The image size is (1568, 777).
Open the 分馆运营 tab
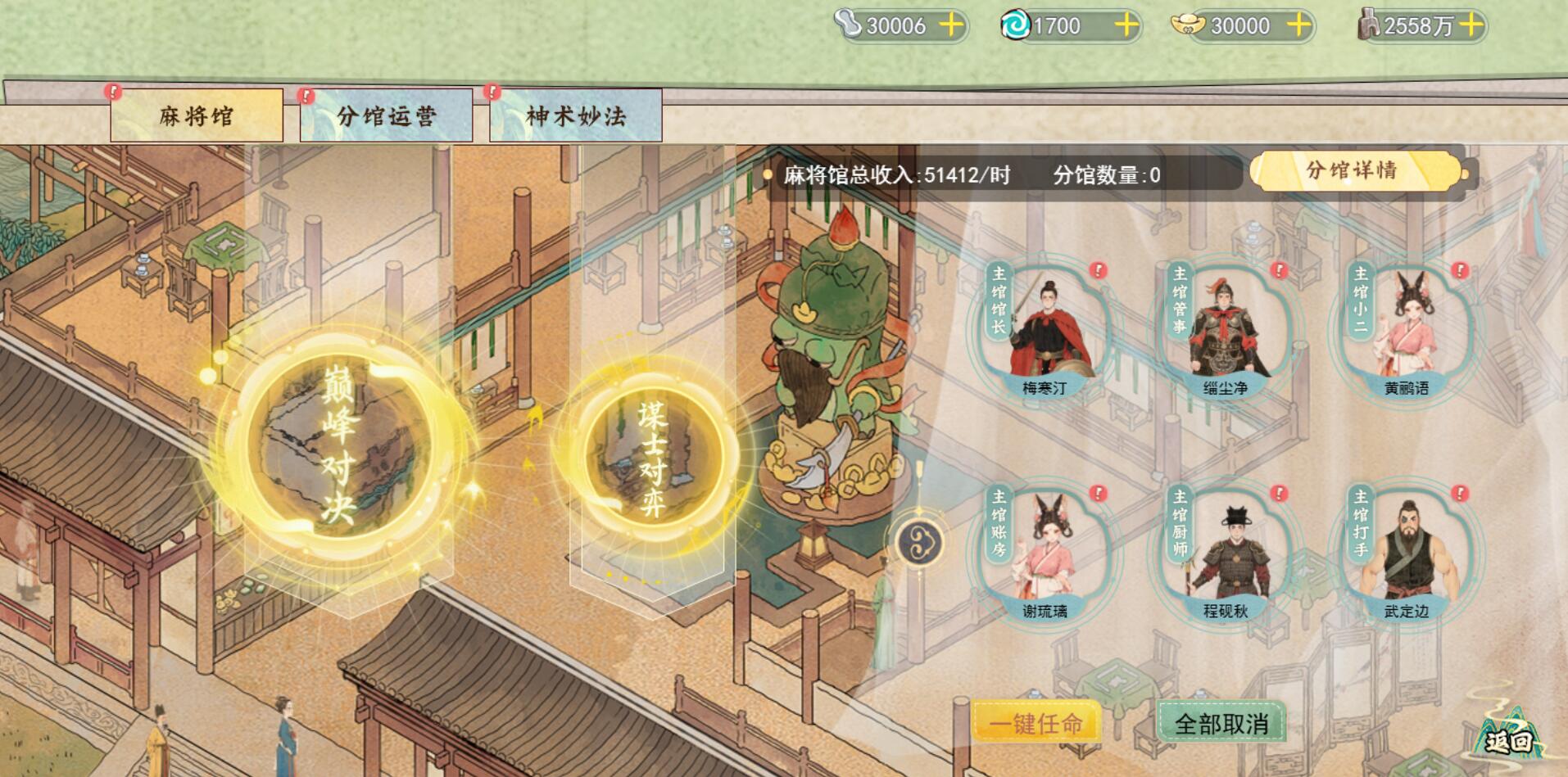click(x=386, y=115)
